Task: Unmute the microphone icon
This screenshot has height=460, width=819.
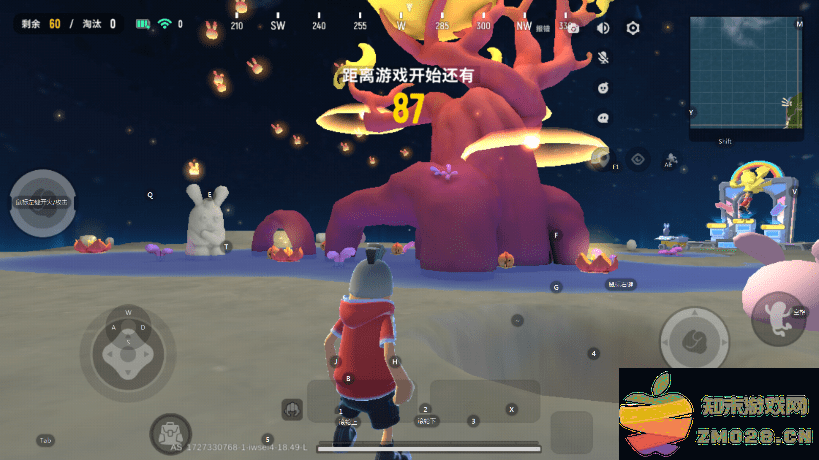Action: [603, 58]
